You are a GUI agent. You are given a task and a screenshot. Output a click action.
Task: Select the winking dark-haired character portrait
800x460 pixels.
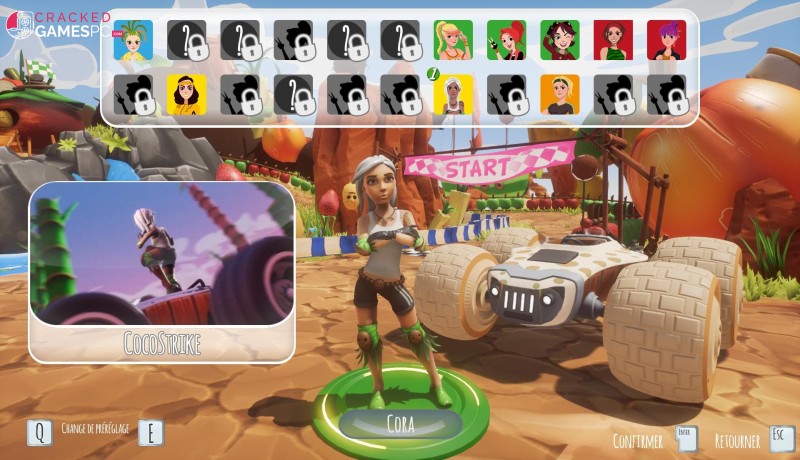pos(560,41)
